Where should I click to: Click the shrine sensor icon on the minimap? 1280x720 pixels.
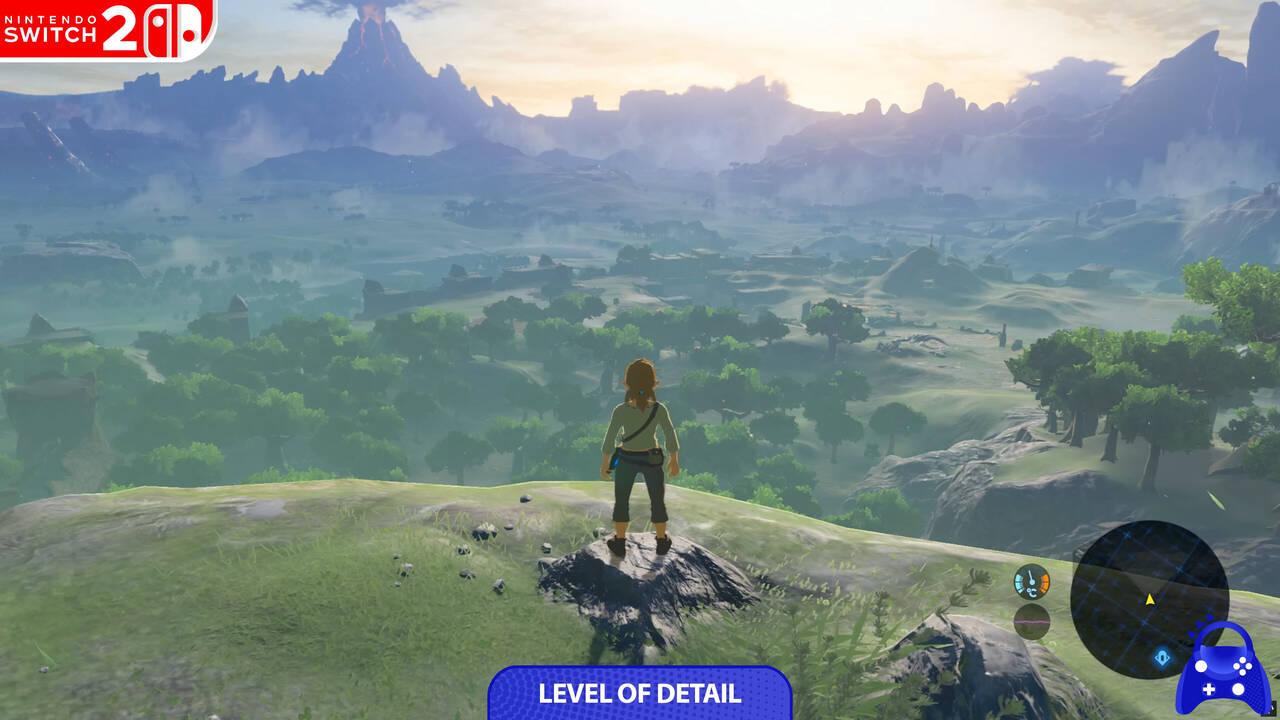(x=1163, y=657)
